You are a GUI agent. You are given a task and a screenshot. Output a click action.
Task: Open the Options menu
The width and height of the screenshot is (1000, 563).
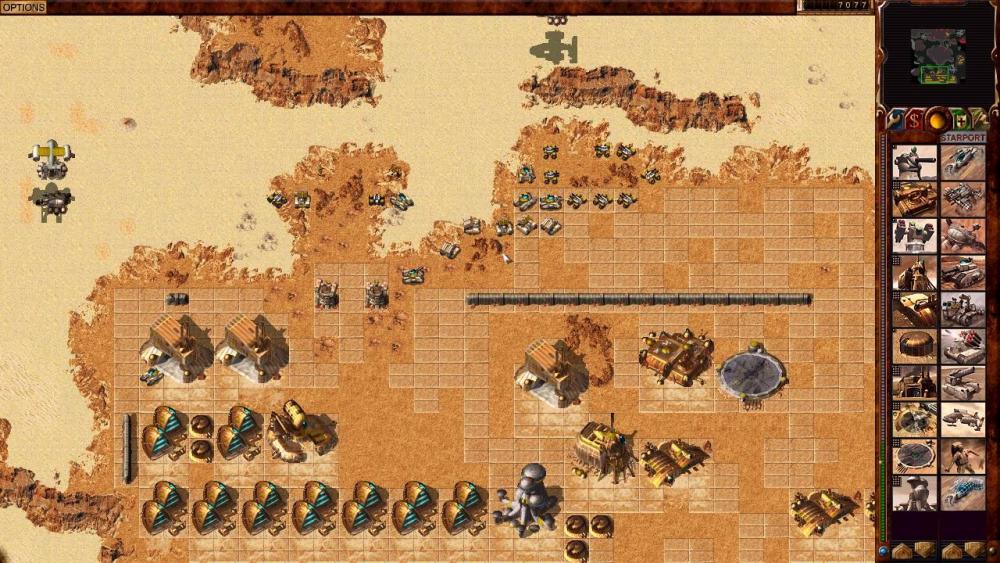coord(23,7)
